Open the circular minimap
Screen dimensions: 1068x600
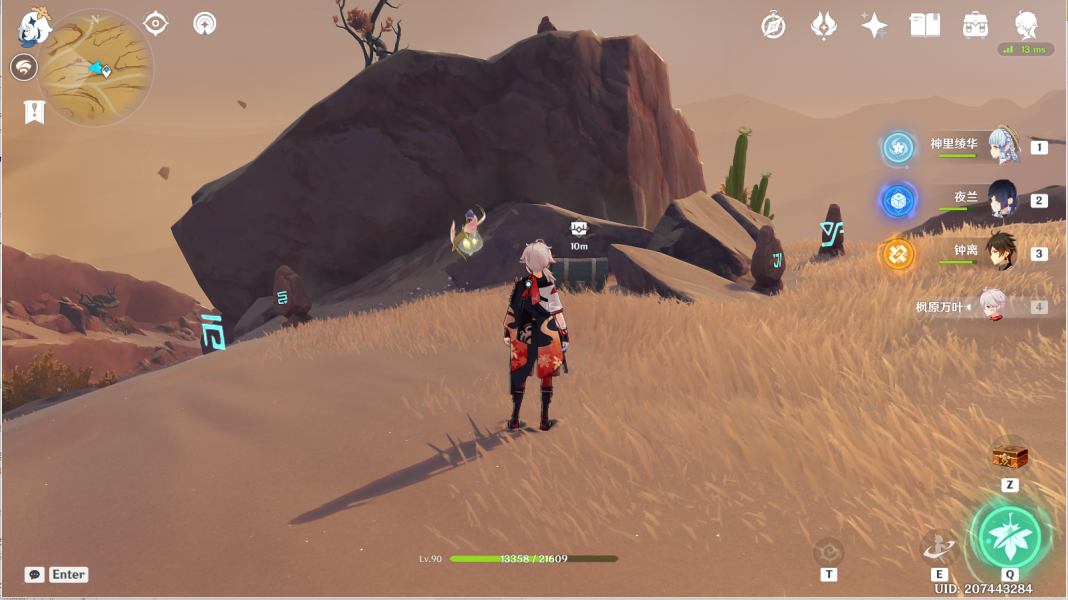96,69
